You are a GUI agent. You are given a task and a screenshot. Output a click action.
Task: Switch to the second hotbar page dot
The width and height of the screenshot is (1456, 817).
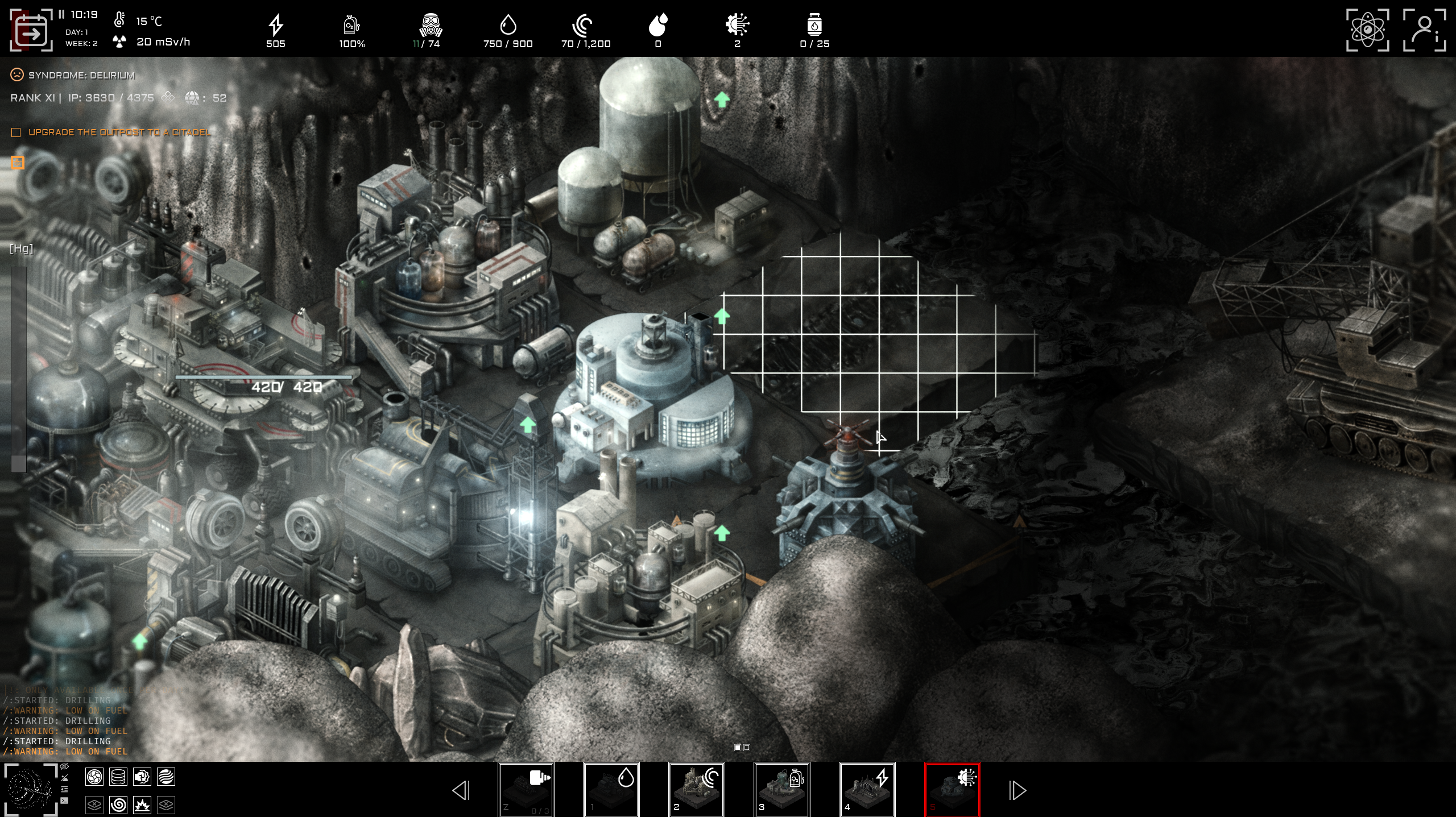pos(747,748)
